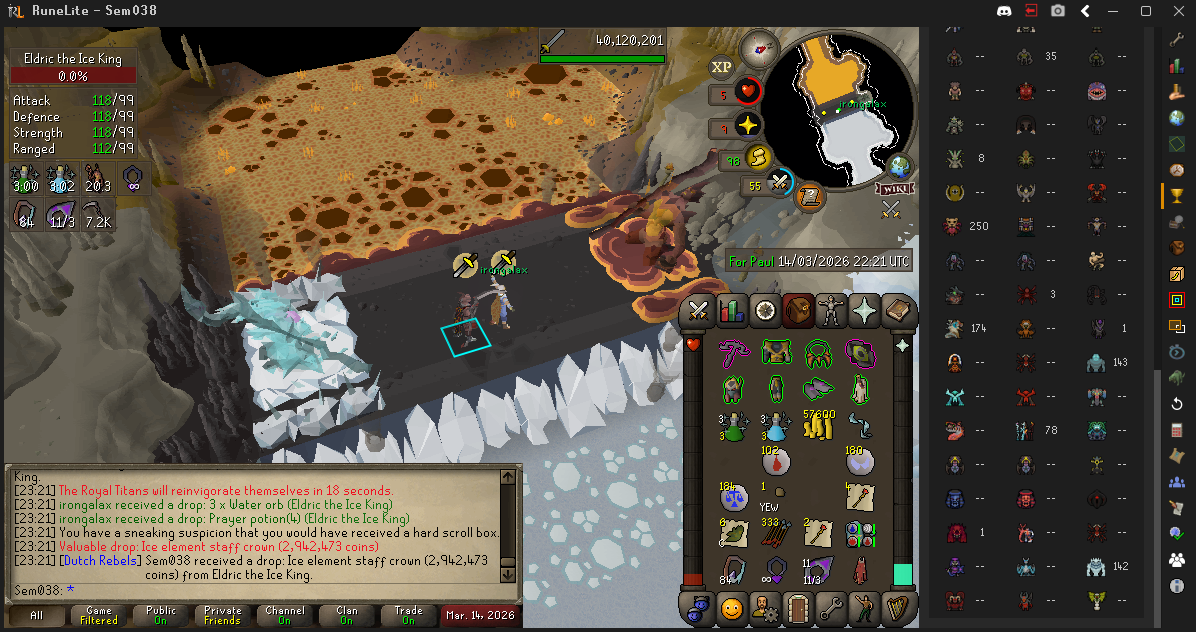Switch to the Skills tab
Viewport: 1196px width, 632px height.
click(x=733, y=311)
